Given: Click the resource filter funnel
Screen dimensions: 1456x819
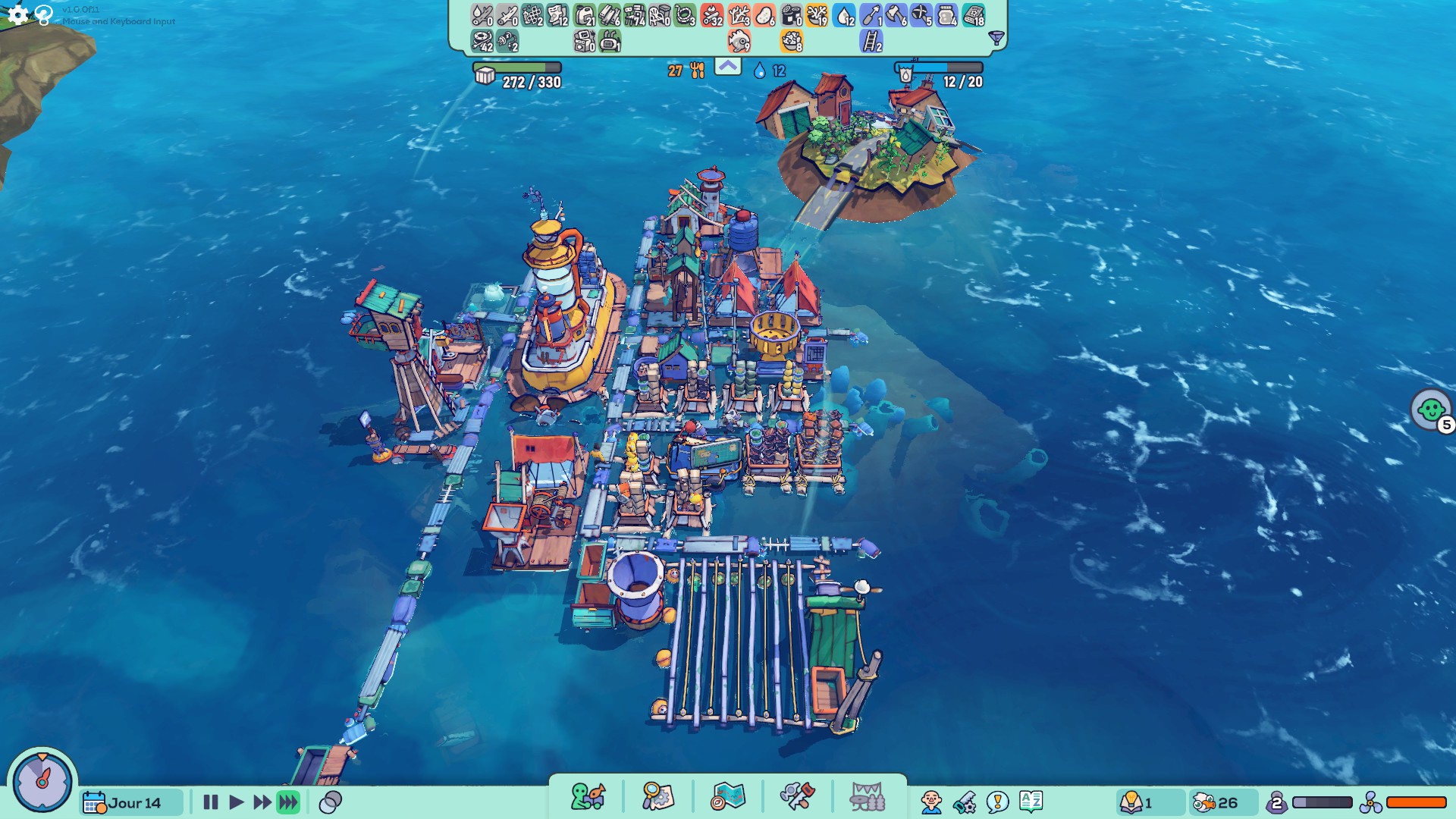Looking at the screenshot, I should 996,38.
